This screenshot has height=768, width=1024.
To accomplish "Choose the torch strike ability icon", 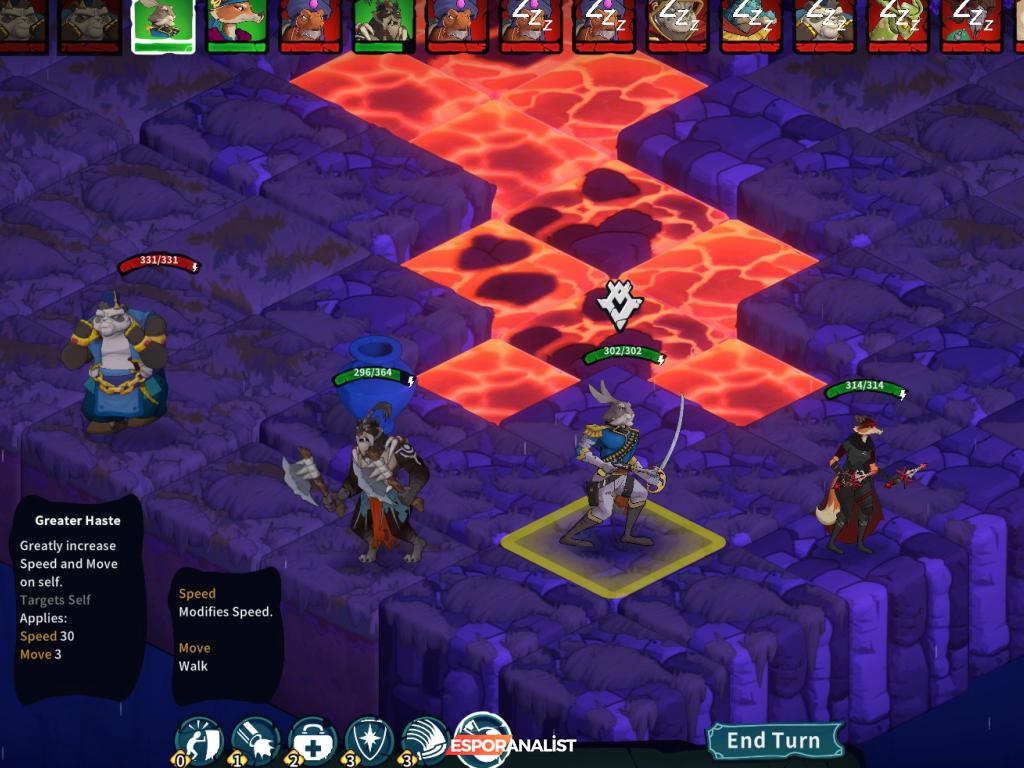I will coord(255,740).
